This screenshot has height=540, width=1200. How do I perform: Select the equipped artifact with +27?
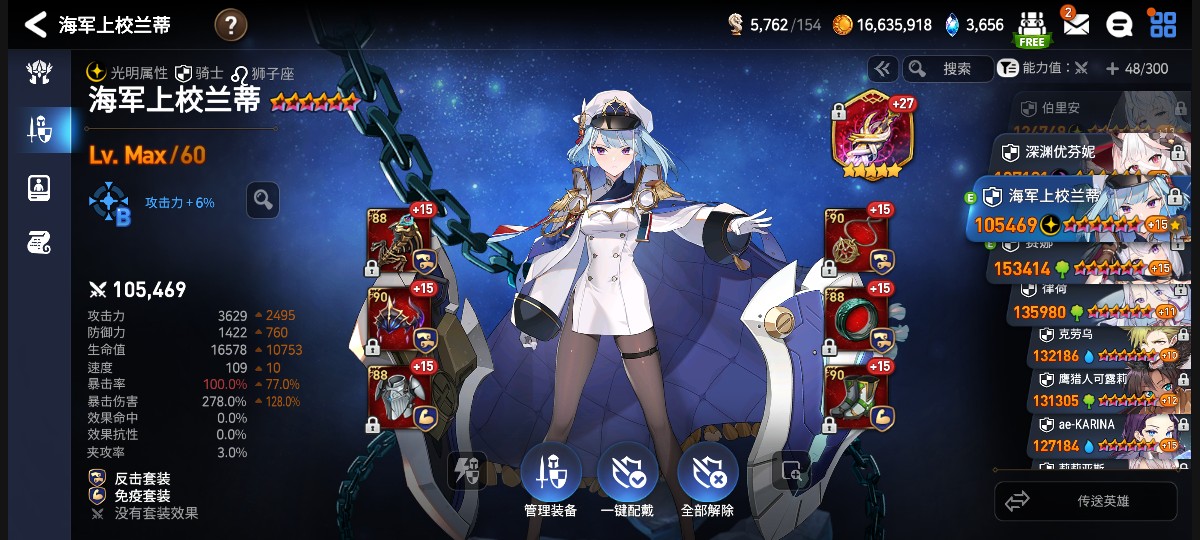pyautogui.click(x=866, y=134)
